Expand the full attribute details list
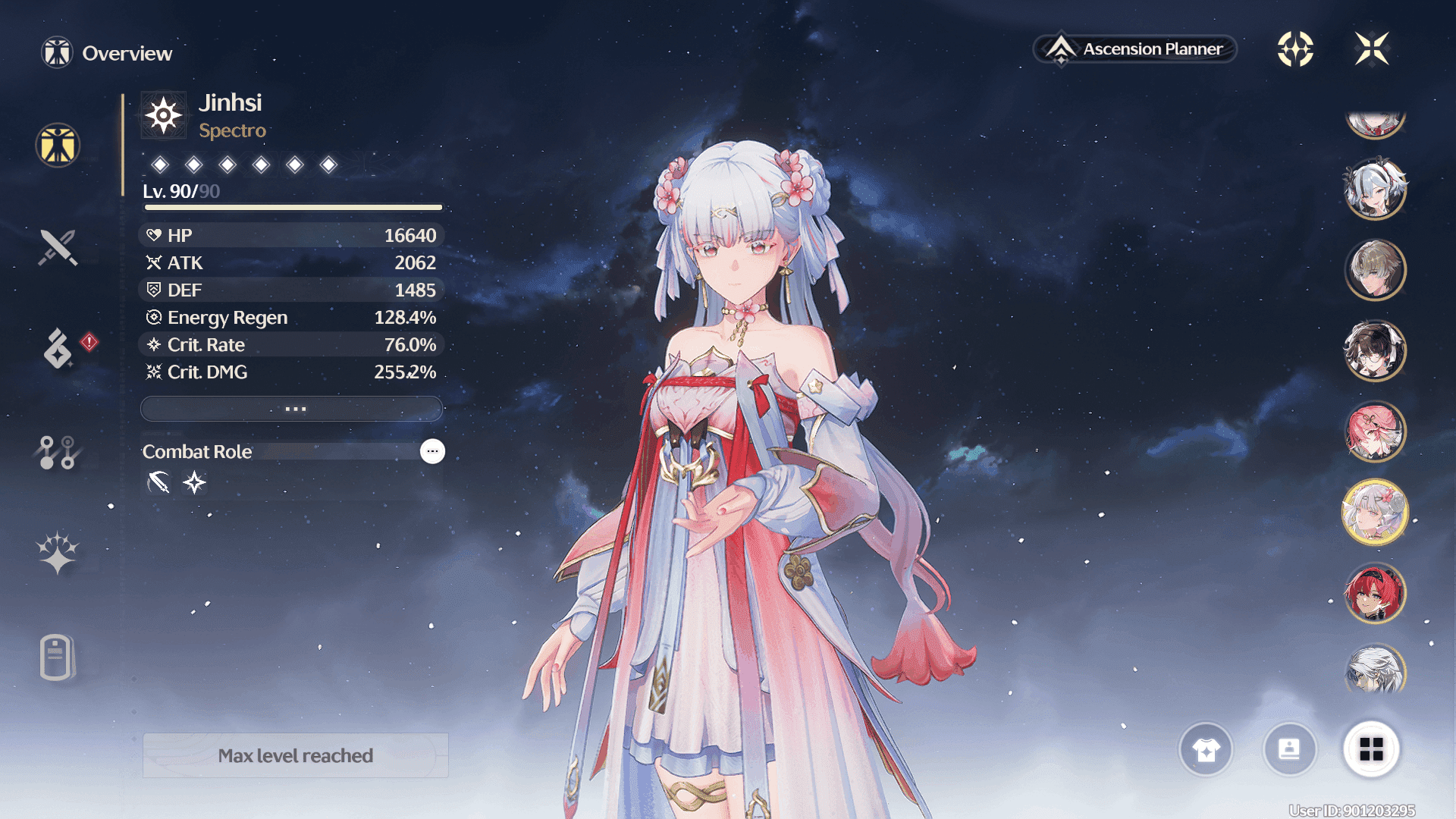This screenshot has width=1456, height=819. (x=292, y=409)
